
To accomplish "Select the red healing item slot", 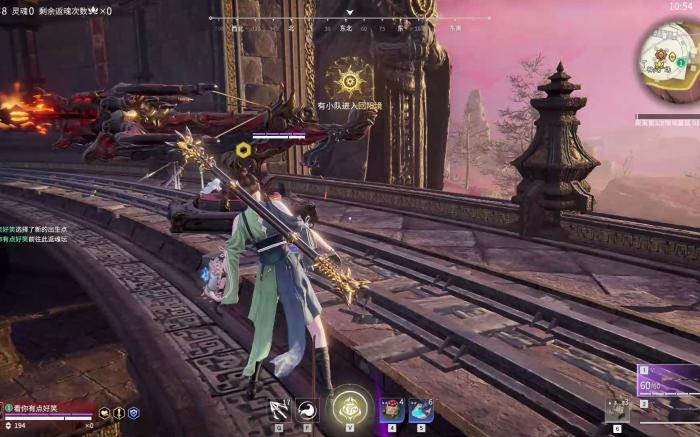I will pyautogui.click(x=393, y=409).
